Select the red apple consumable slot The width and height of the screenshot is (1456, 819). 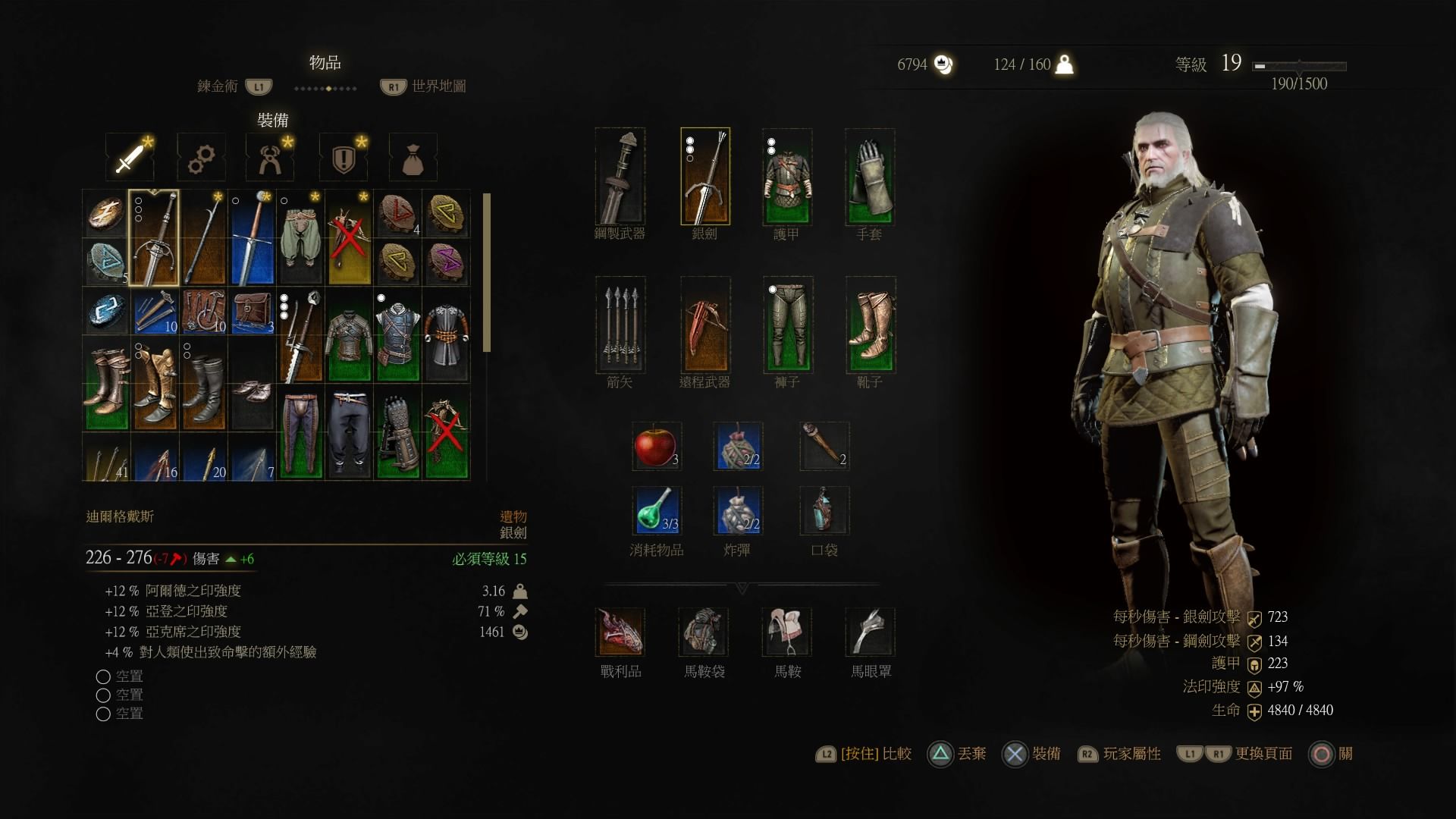click(x=656, y=447)
